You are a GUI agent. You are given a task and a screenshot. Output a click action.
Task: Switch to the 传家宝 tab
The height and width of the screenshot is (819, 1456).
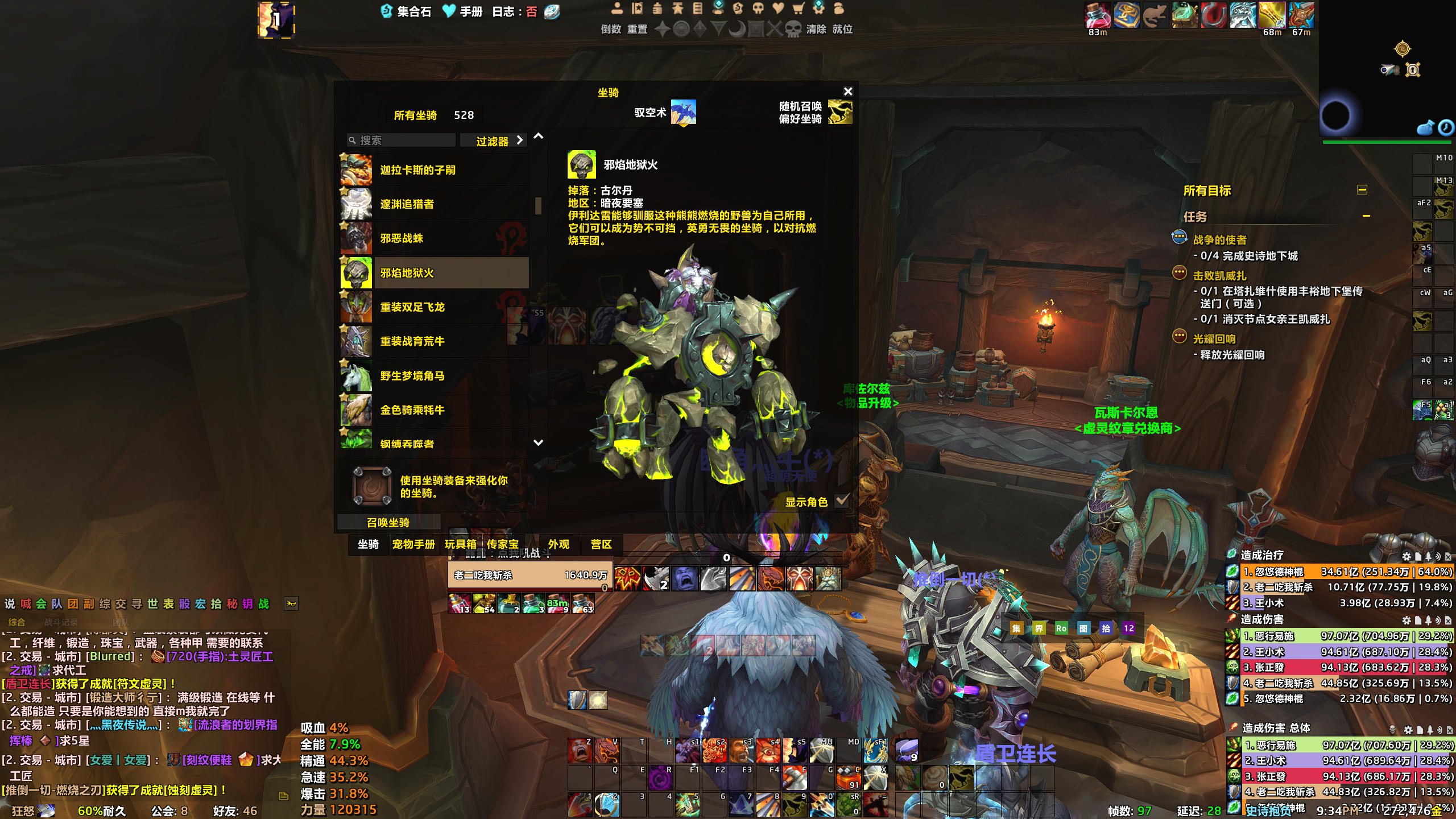(503, 544)
